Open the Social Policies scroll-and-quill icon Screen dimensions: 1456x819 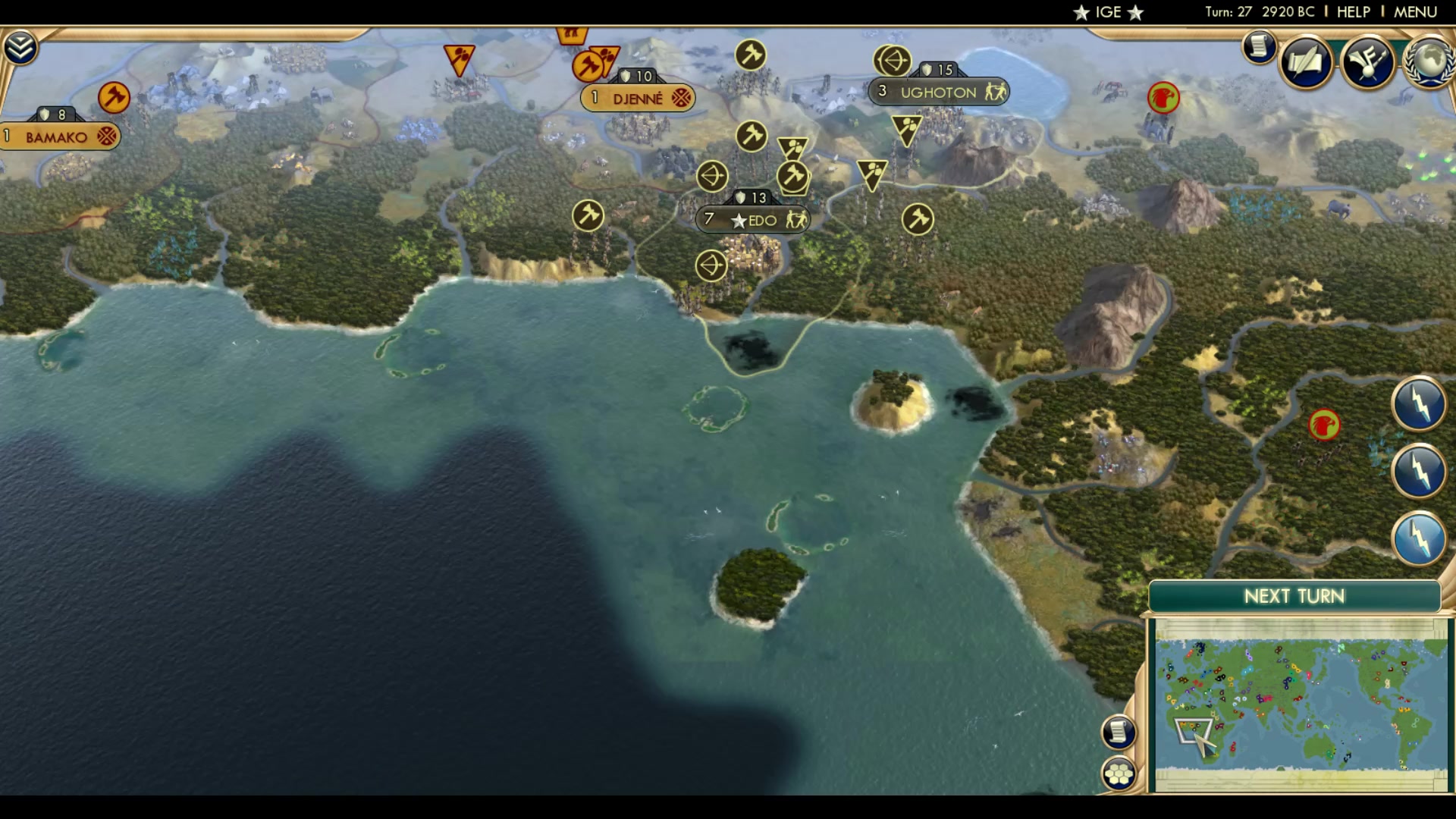point(1307,64)
